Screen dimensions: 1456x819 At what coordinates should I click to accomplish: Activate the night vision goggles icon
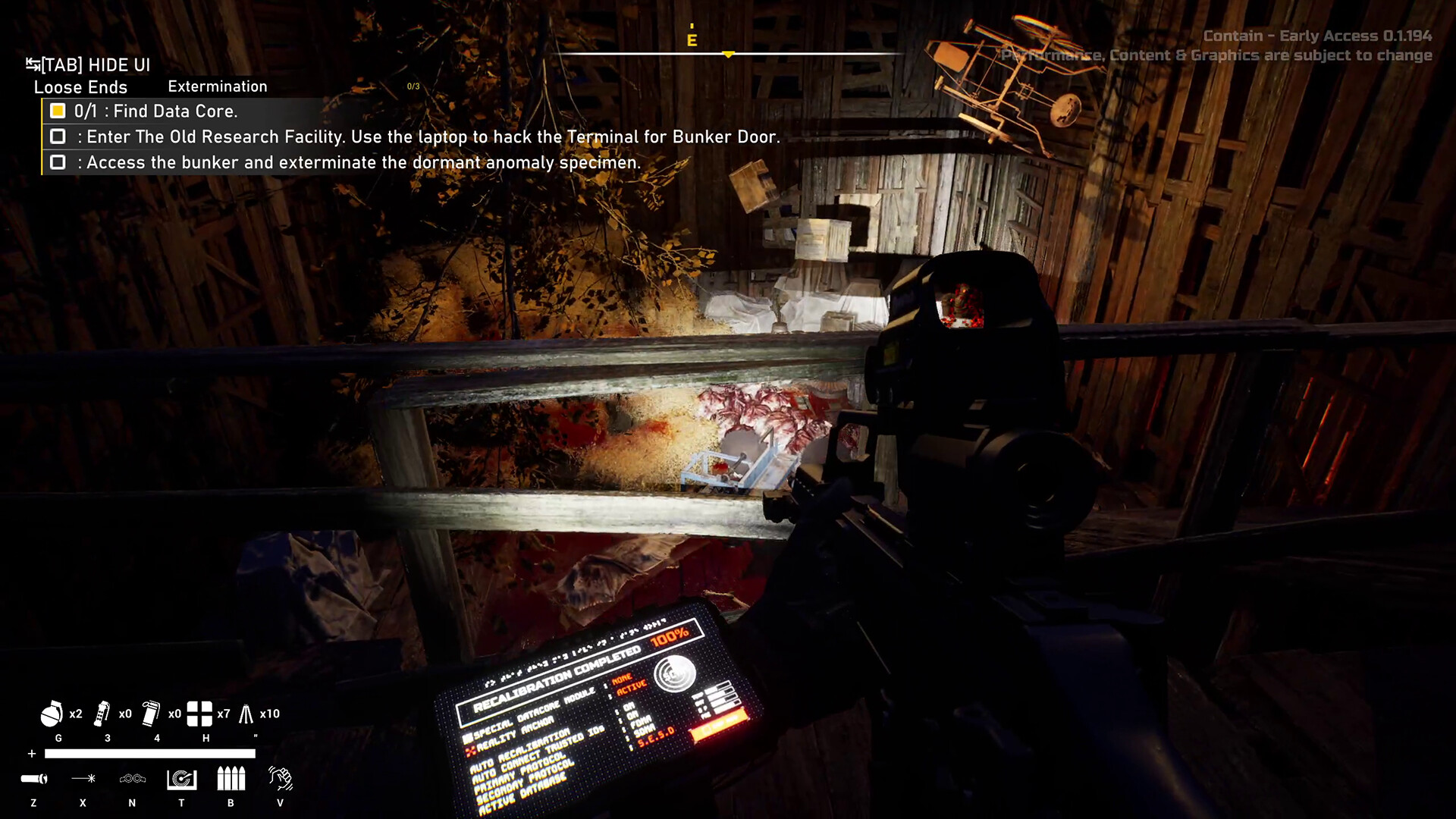point(133,779)
